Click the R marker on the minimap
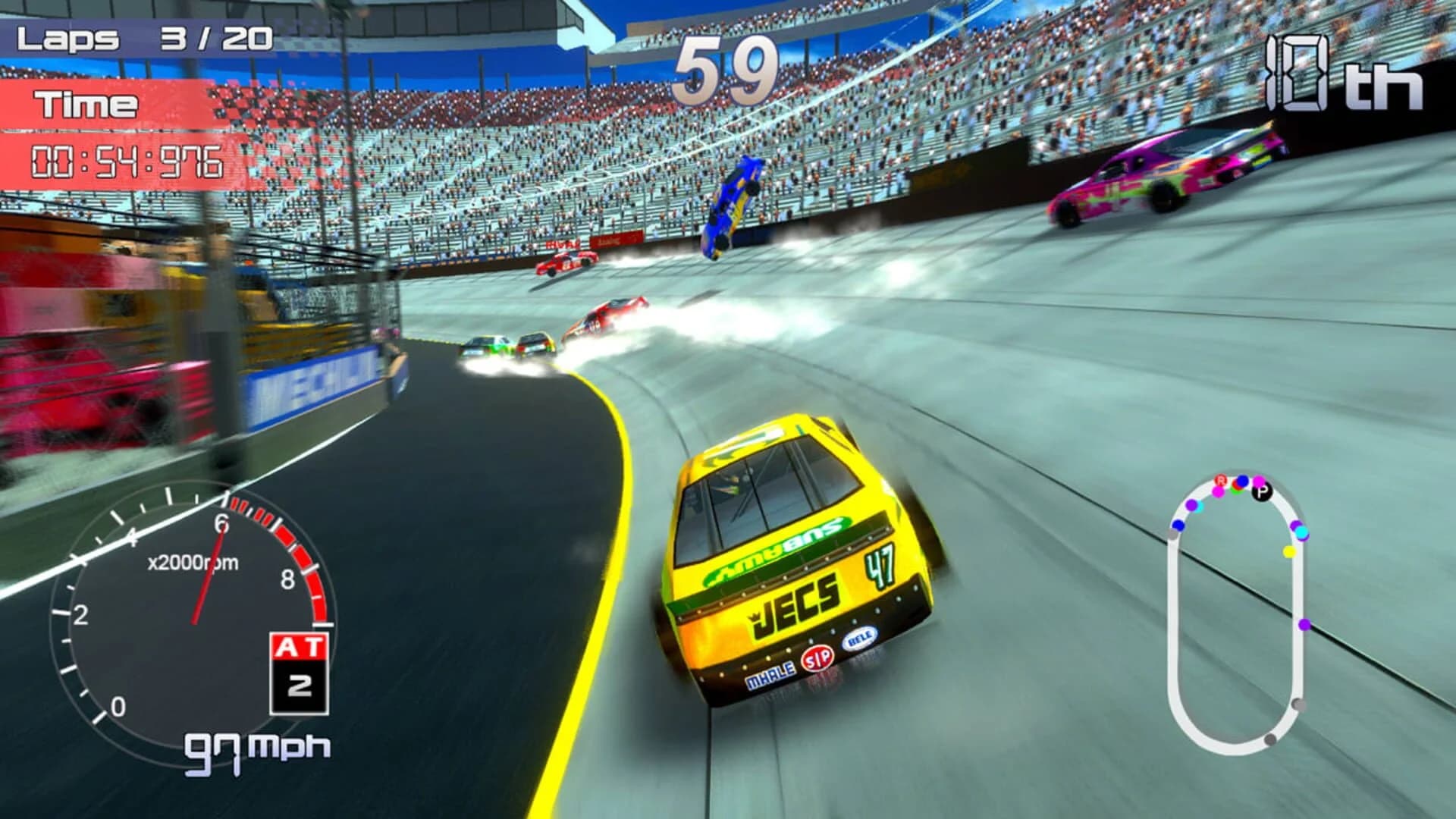The width and height of the screenshot is (1456, 819). (1221, 481)
